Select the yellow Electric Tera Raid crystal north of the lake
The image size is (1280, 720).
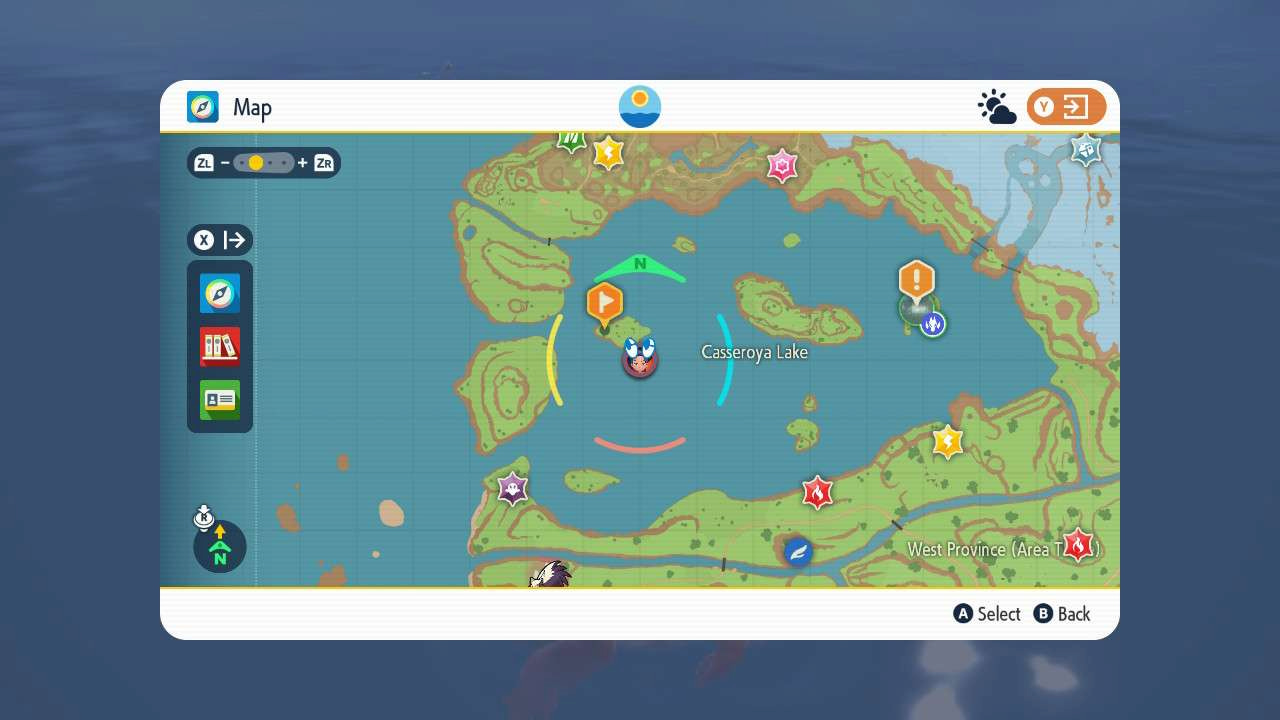[x=609, y=151]
